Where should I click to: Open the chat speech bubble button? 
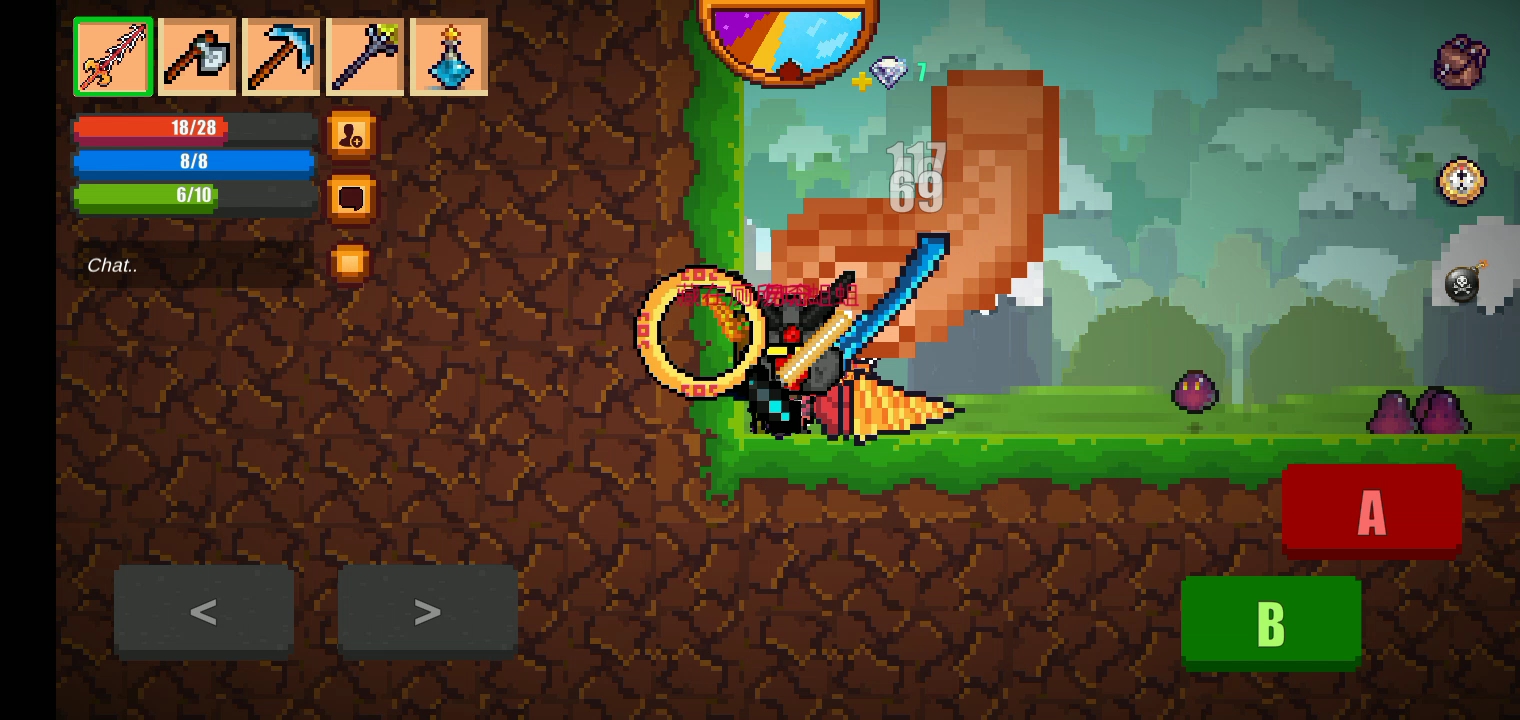351,198
